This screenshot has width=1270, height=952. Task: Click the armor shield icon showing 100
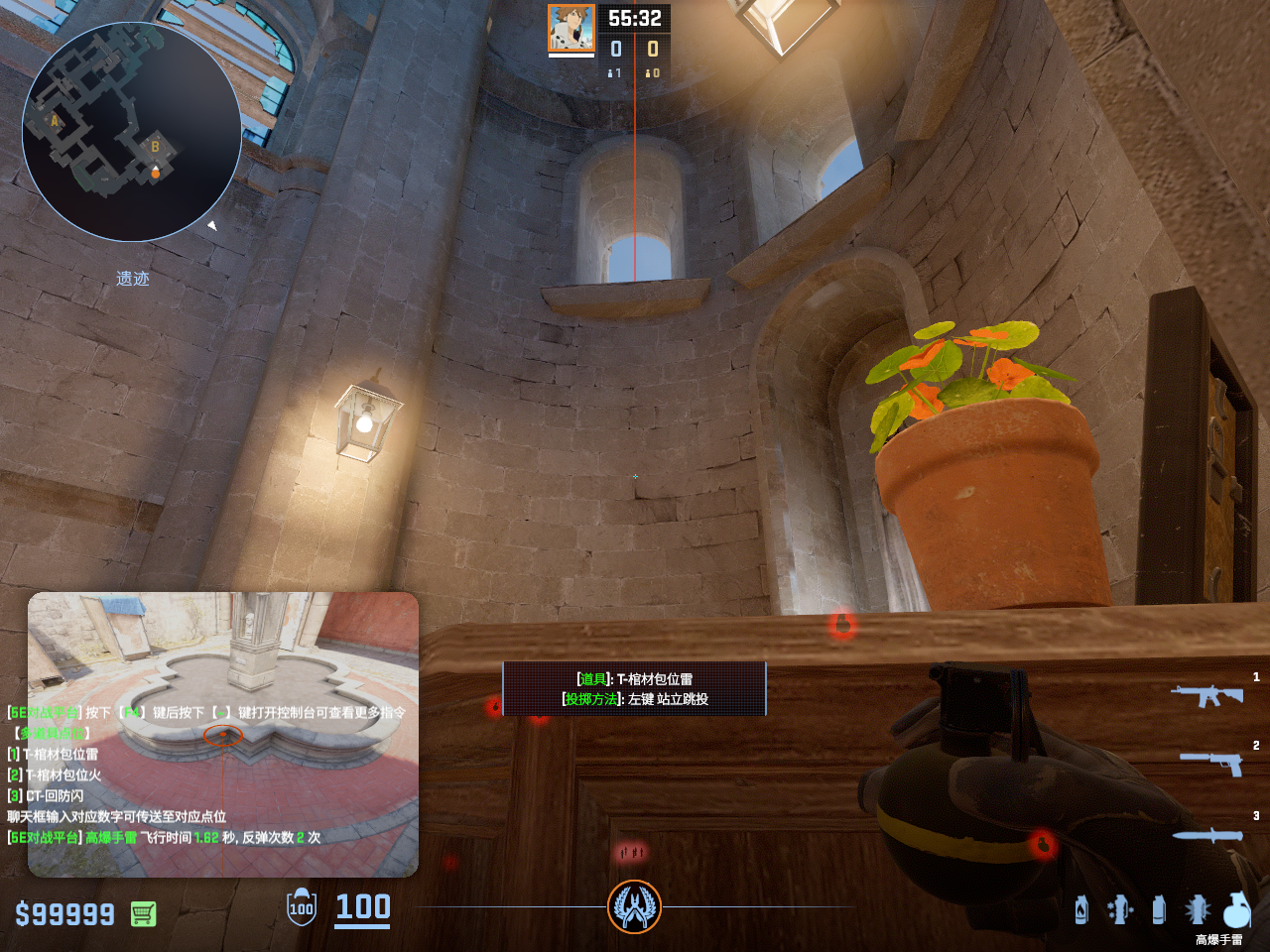302,907
